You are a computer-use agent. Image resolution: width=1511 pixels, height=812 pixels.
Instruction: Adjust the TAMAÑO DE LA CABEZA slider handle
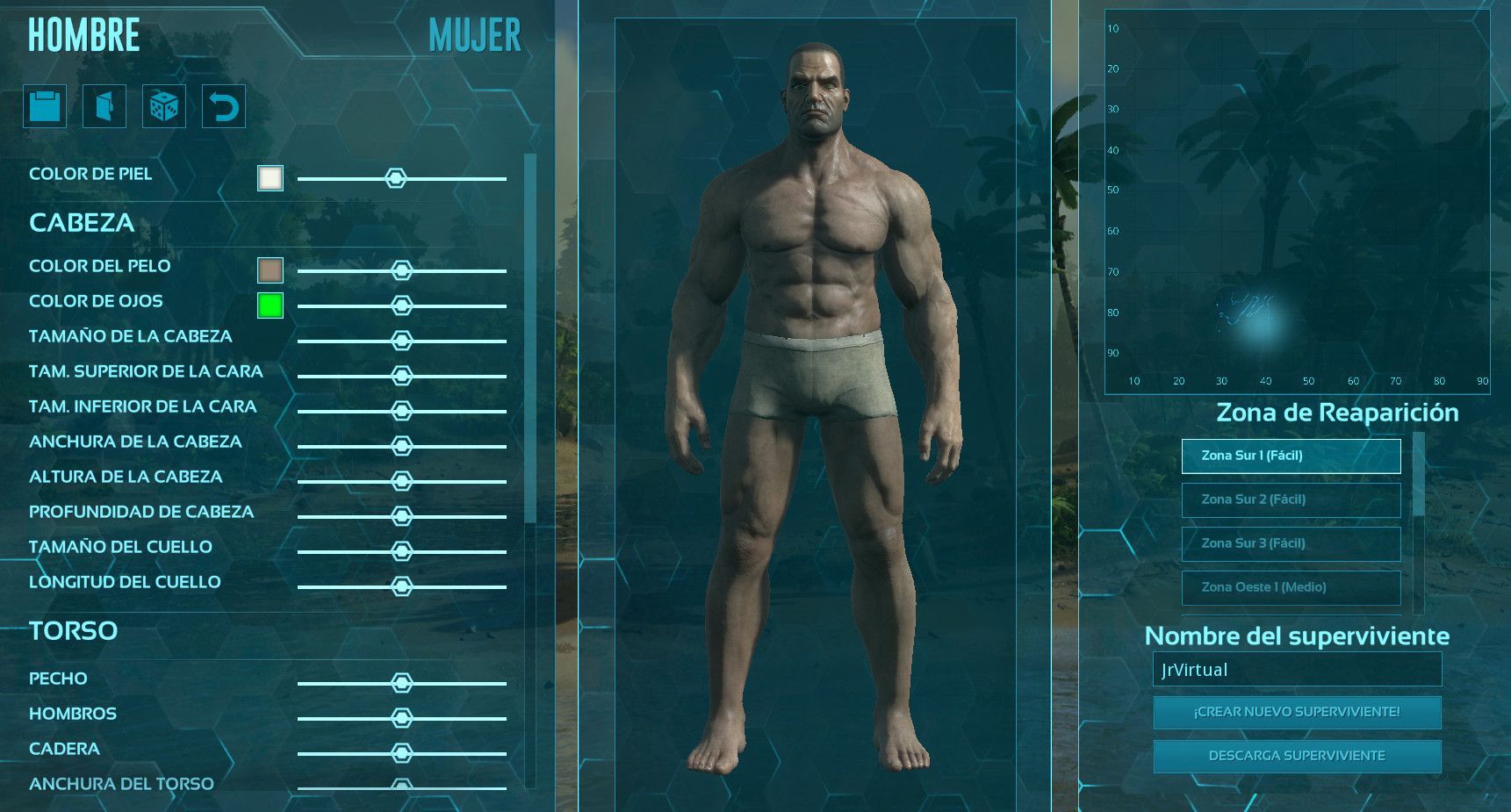(404, 340)
